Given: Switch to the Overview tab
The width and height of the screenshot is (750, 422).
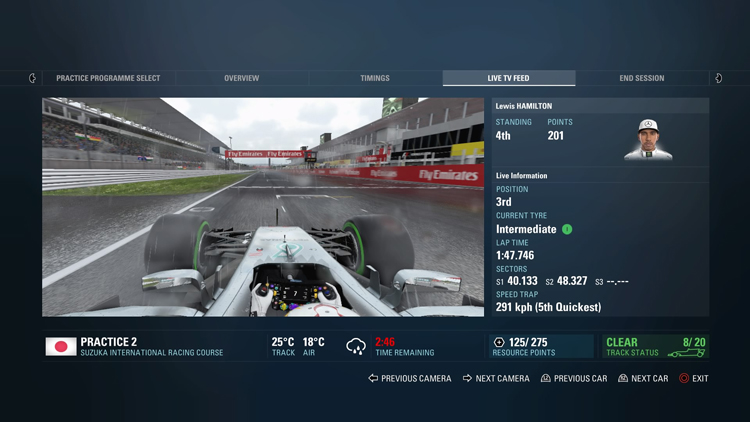Looking at the screenshot, I should (241, 78).
